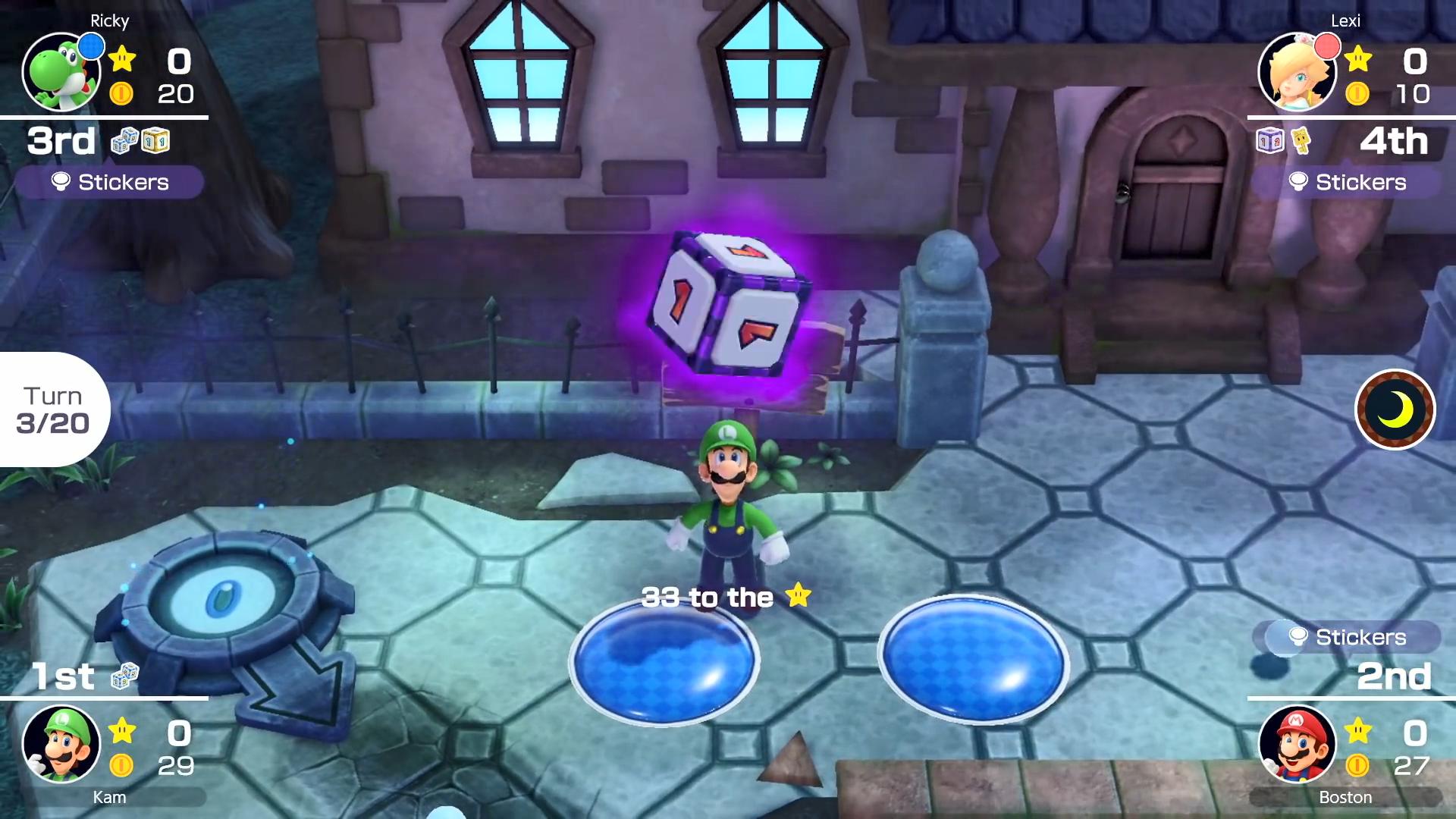Select Lexi's Skeleton Key item icon
Image resolution: width=1456 pixels, height=819 pixels.
click(1301, 140)
